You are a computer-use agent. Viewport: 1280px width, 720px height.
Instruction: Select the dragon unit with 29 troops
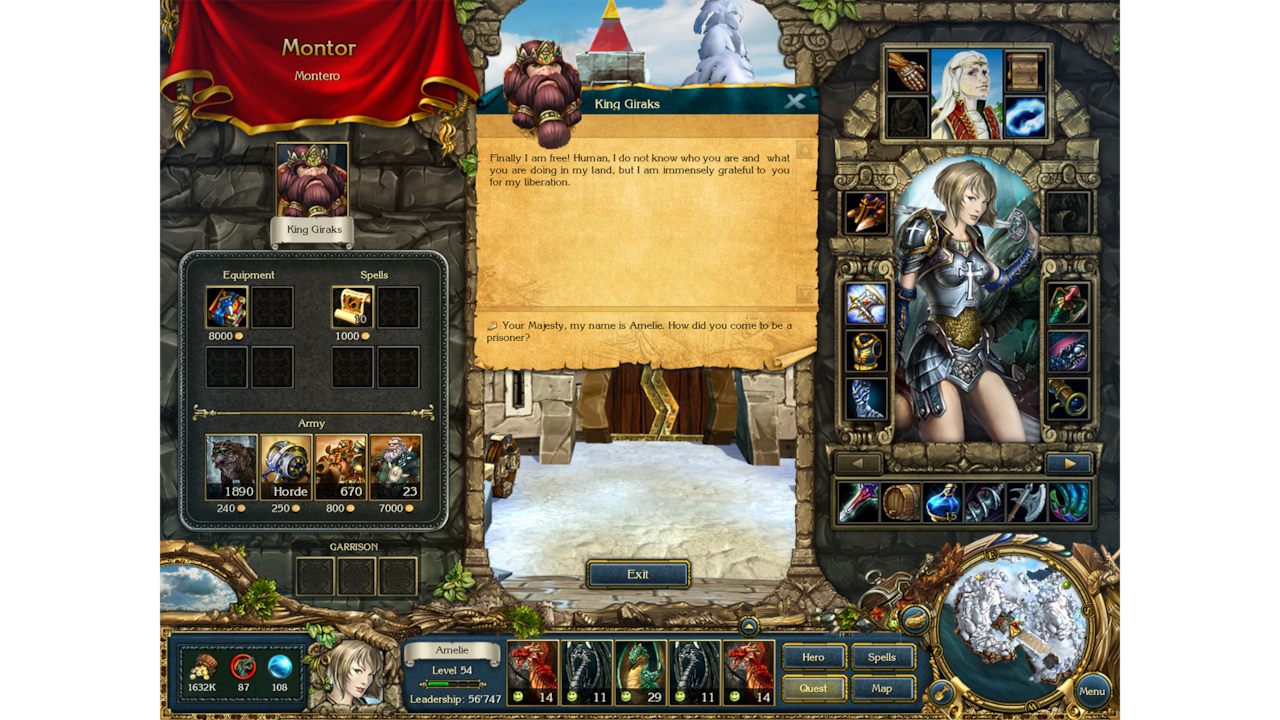[x=639, y=672]
